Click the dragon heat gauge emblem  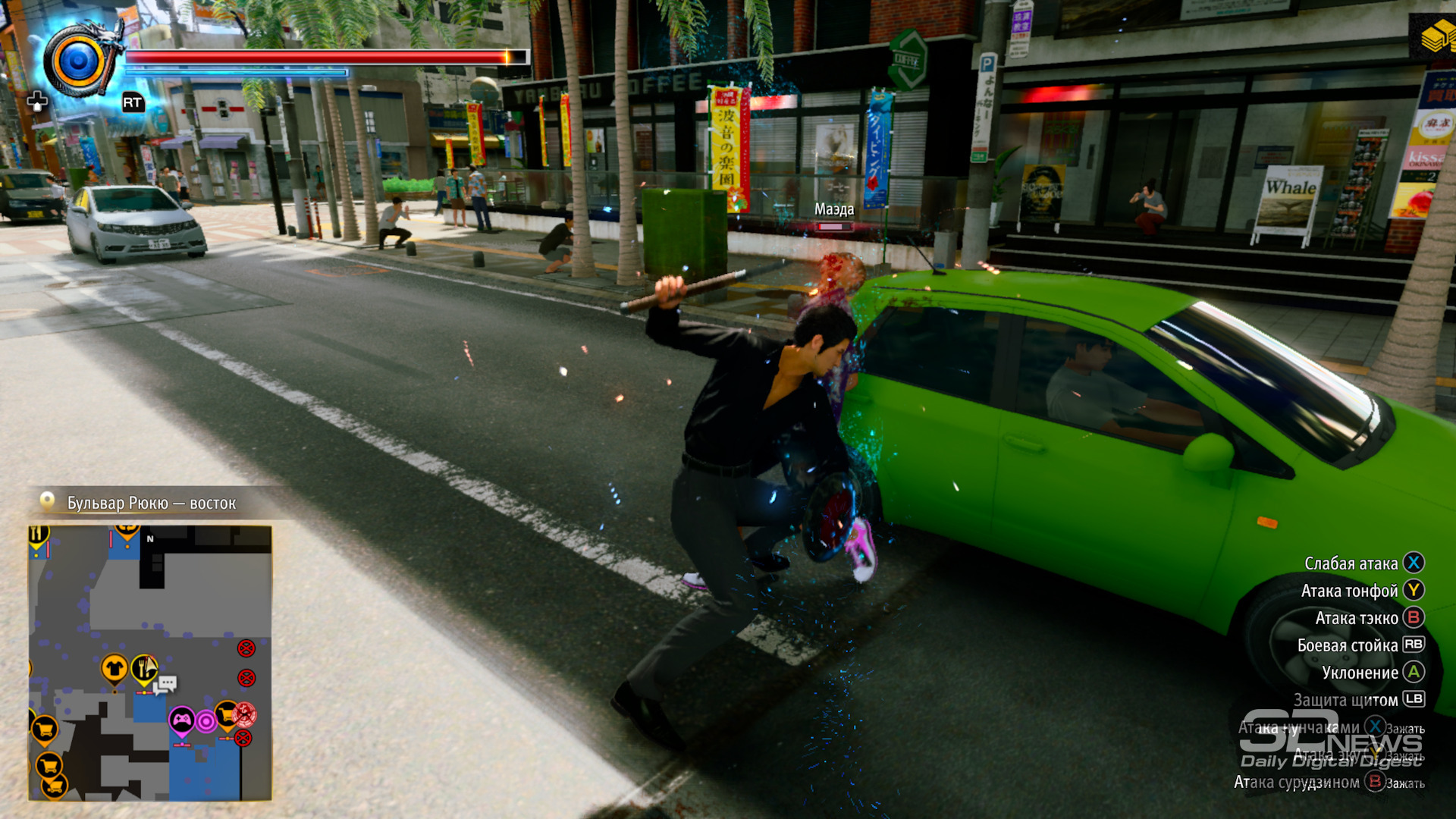[79, 61]
